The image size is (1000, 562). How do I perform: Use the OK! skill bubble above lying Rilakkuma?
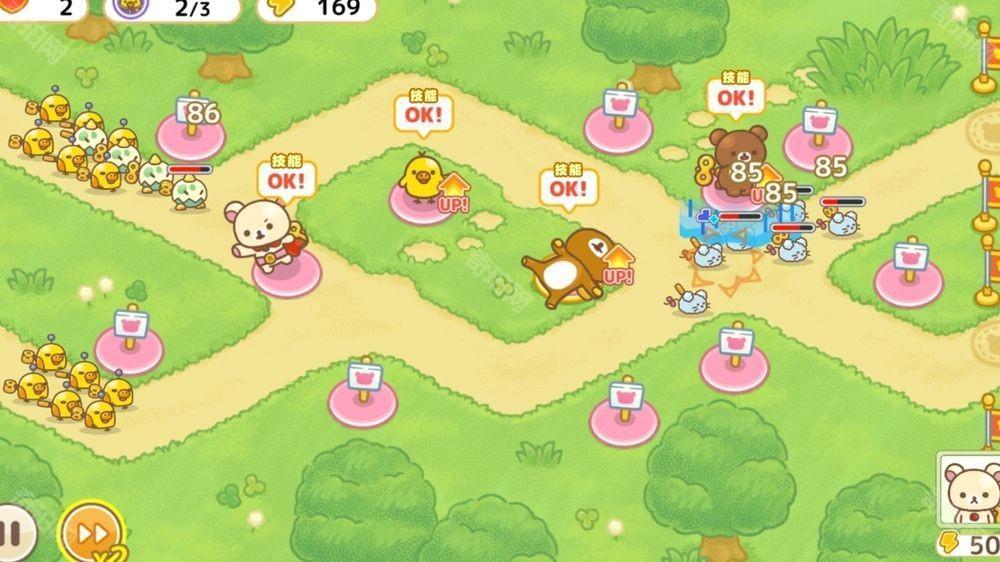(x=568, y=188)
